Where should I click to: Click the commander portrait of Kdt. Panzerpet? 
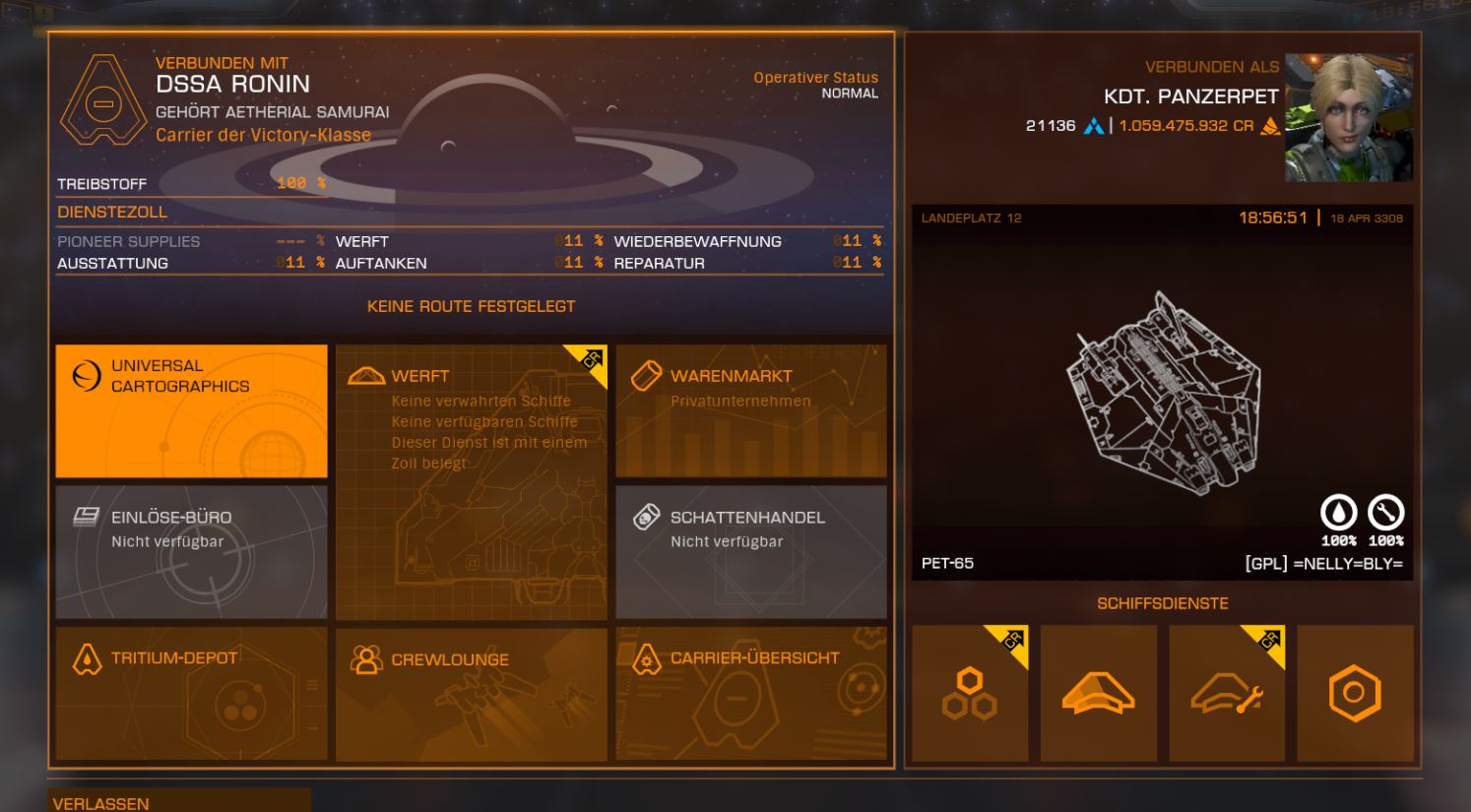pos(1348,118)
